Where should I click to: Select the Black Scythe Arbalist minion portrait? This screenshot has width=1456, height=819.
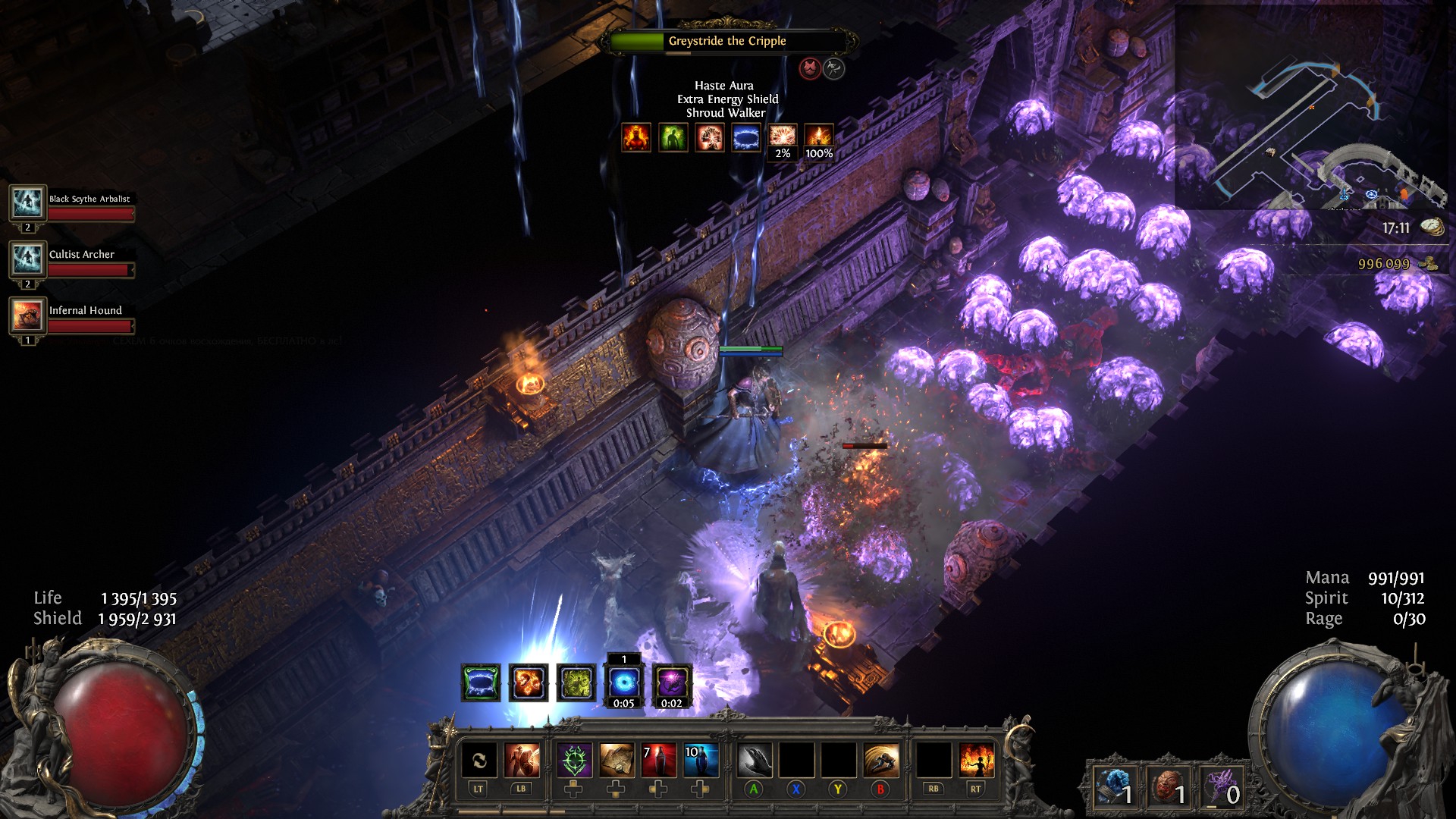click(27, 203)
